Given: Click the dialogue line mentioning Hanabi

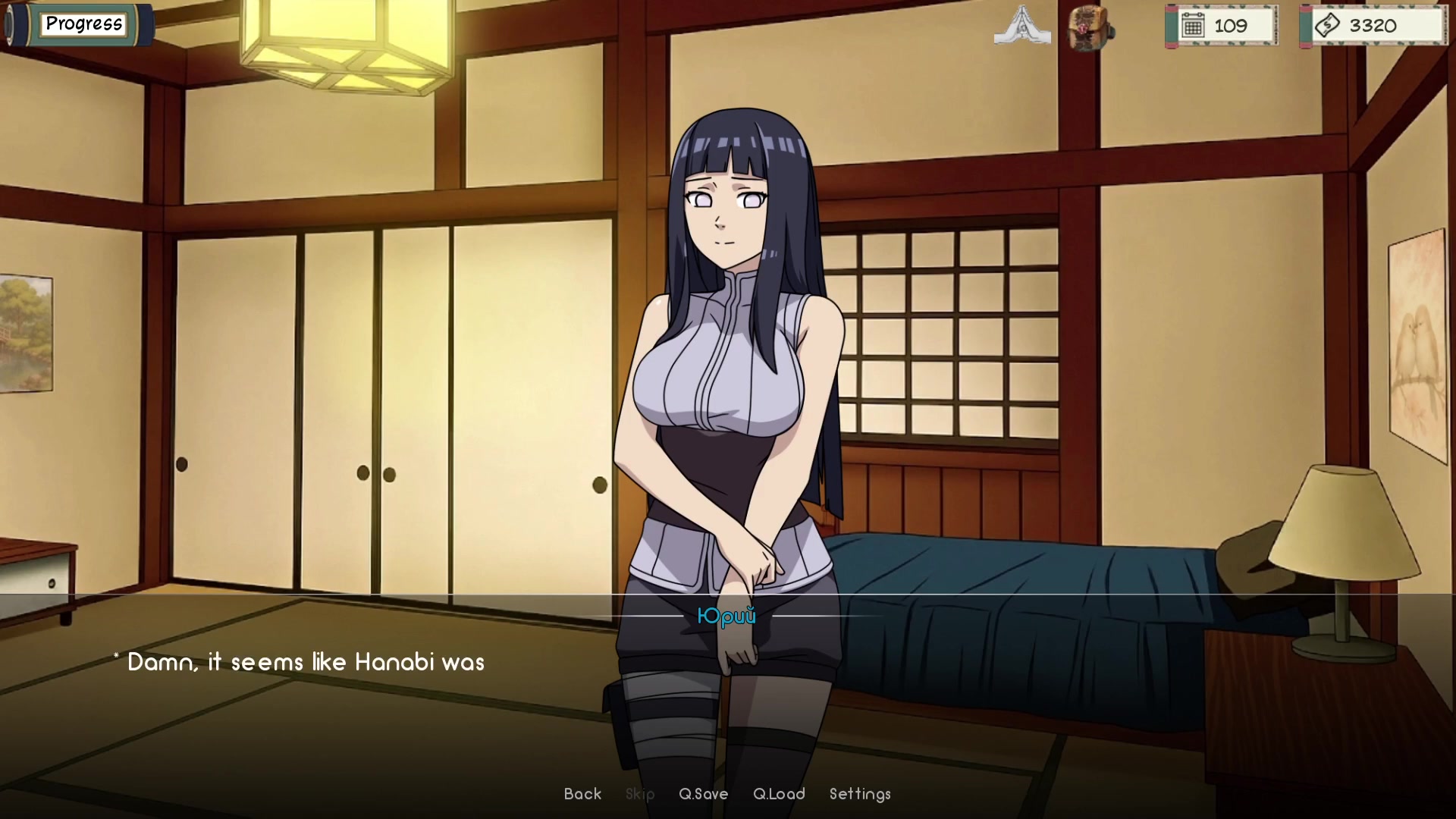Looking at the screenshot, I should 300,661.
